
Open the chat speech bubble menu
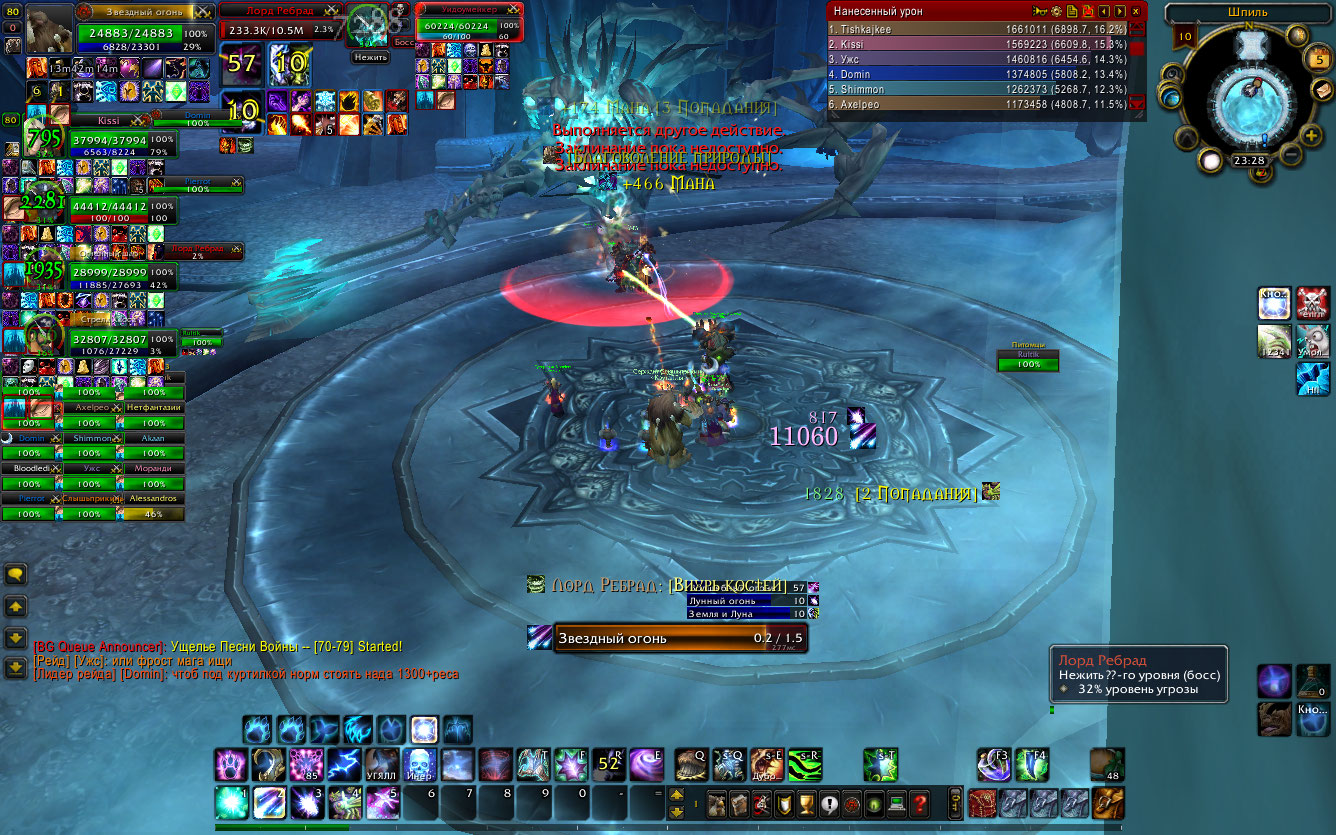click(16, 574)
